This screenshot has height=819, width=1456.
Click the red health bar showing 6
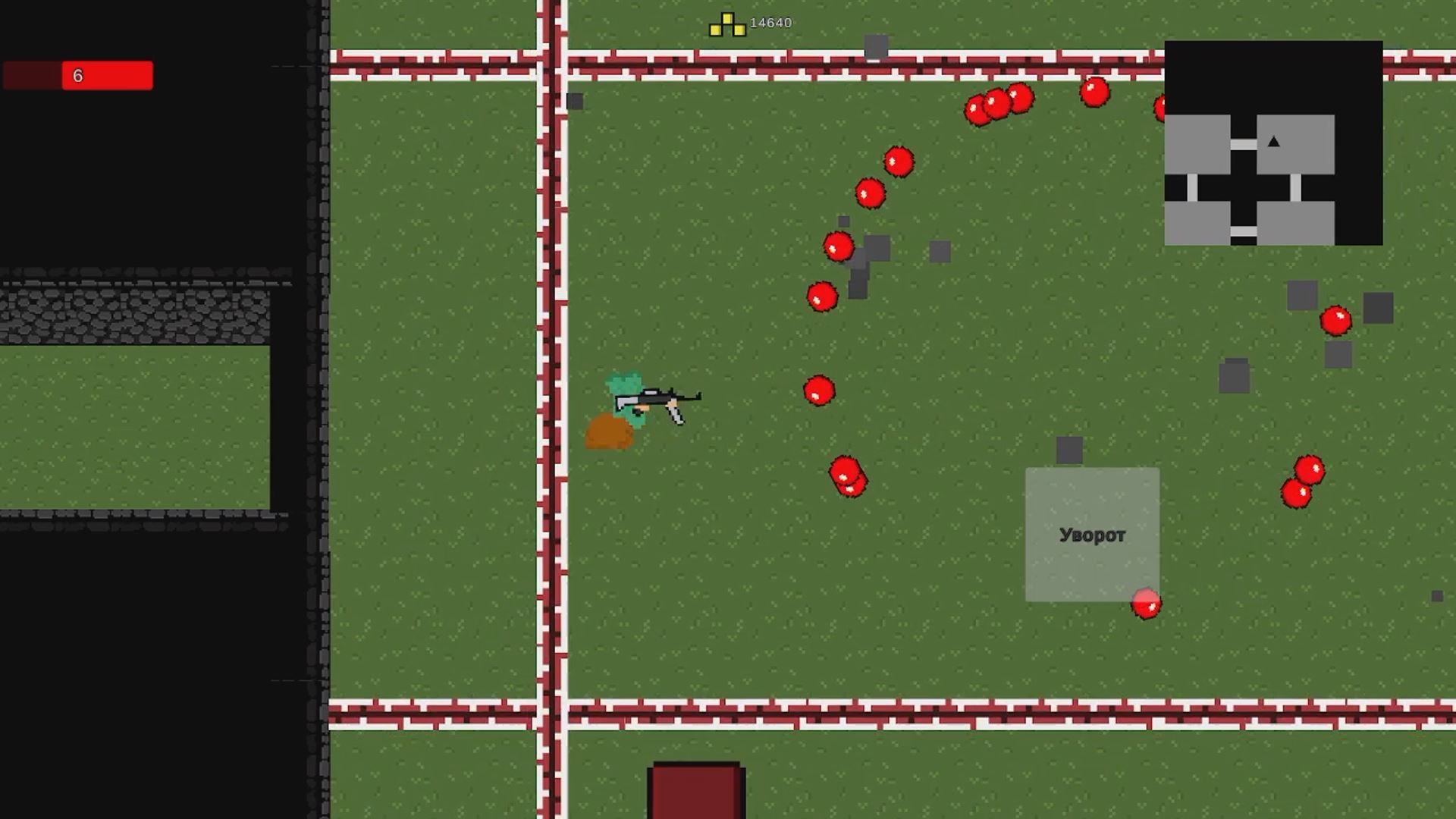coord(78,75)
